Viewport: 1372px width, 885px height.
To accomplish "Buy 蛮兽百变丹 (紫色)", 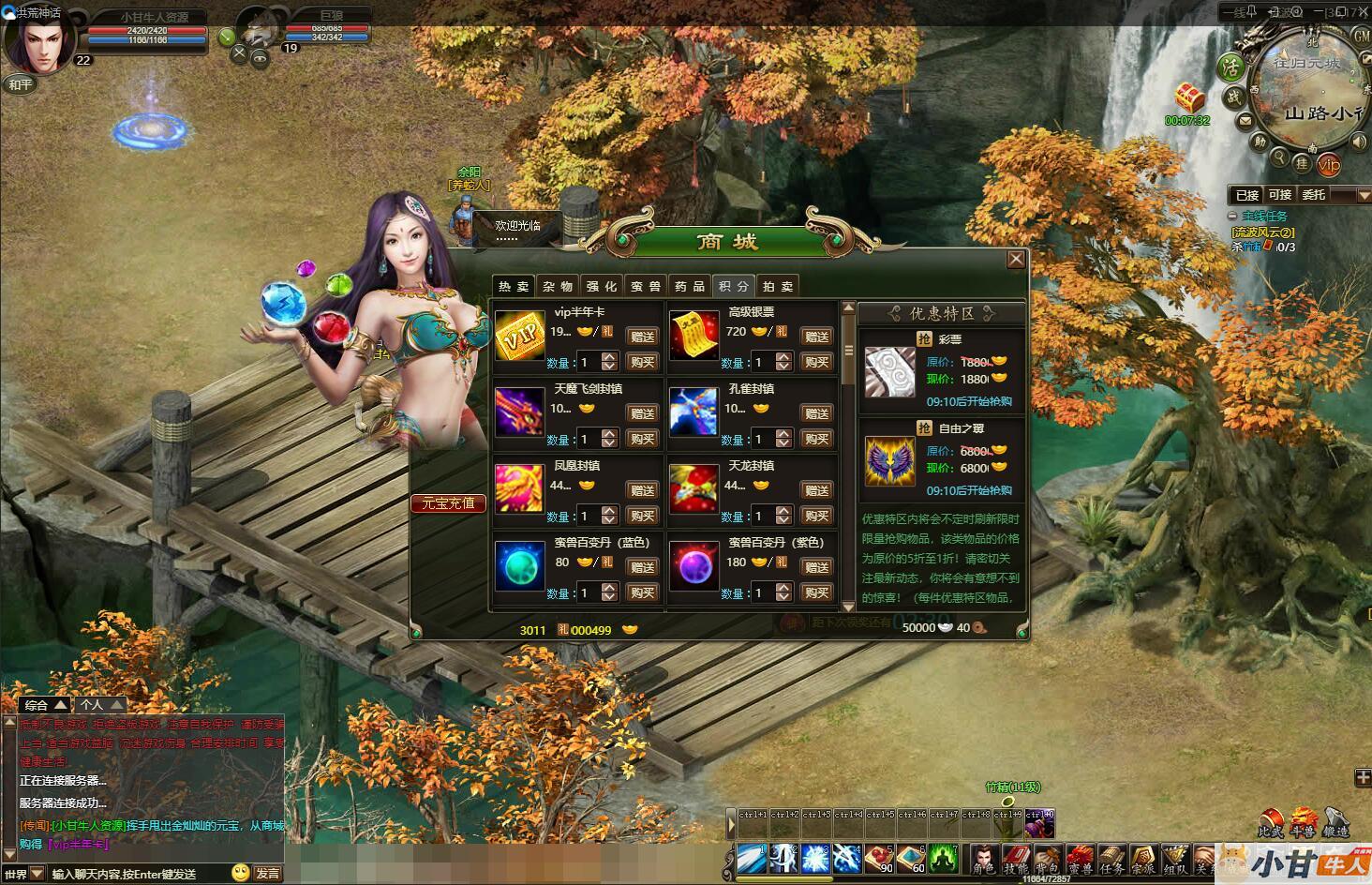I will [816, 592].
